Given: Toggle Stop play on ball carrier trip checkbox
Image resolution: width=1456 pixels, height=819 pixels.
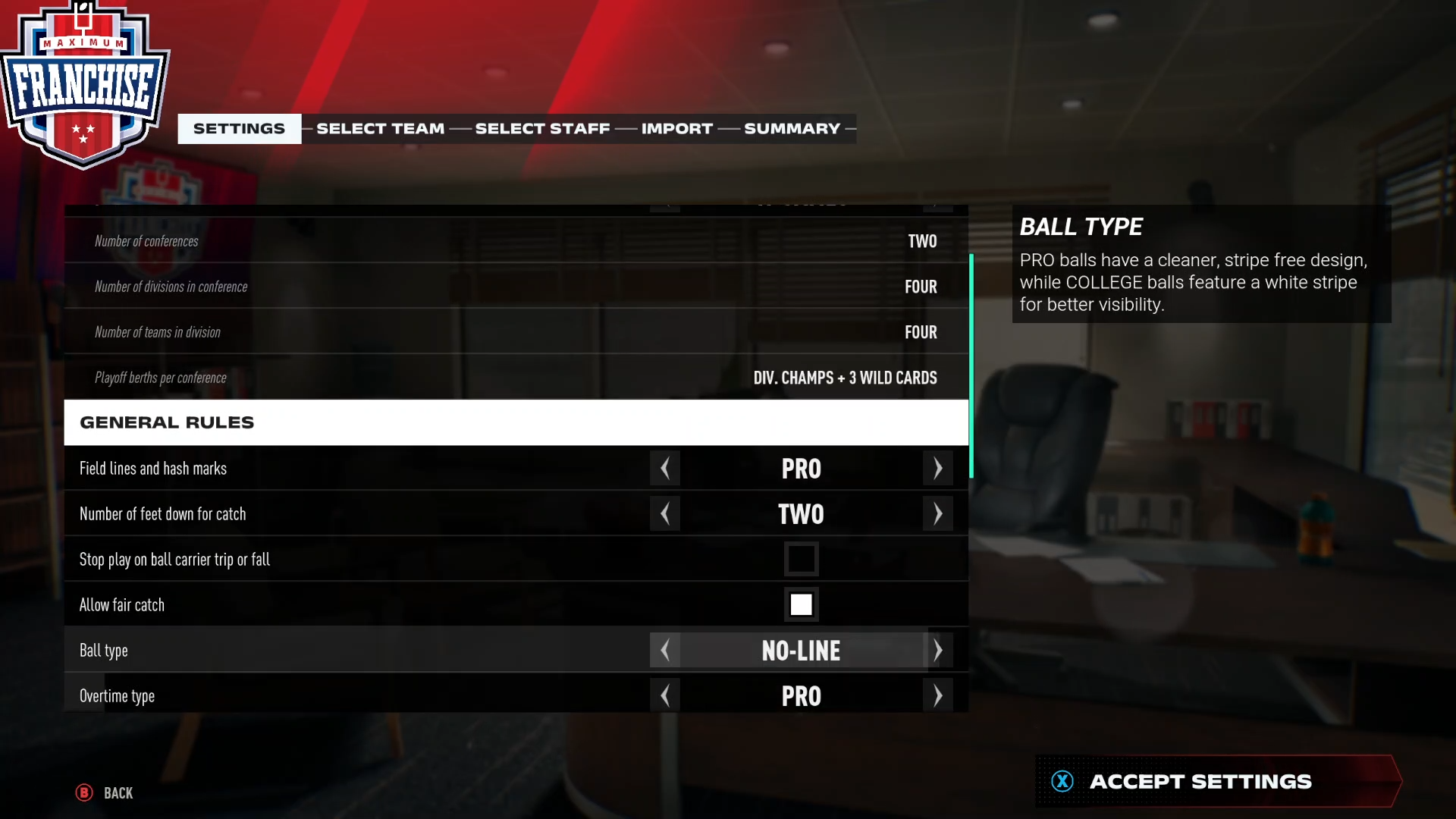Looking at the screenshot, I should point(801,560).
